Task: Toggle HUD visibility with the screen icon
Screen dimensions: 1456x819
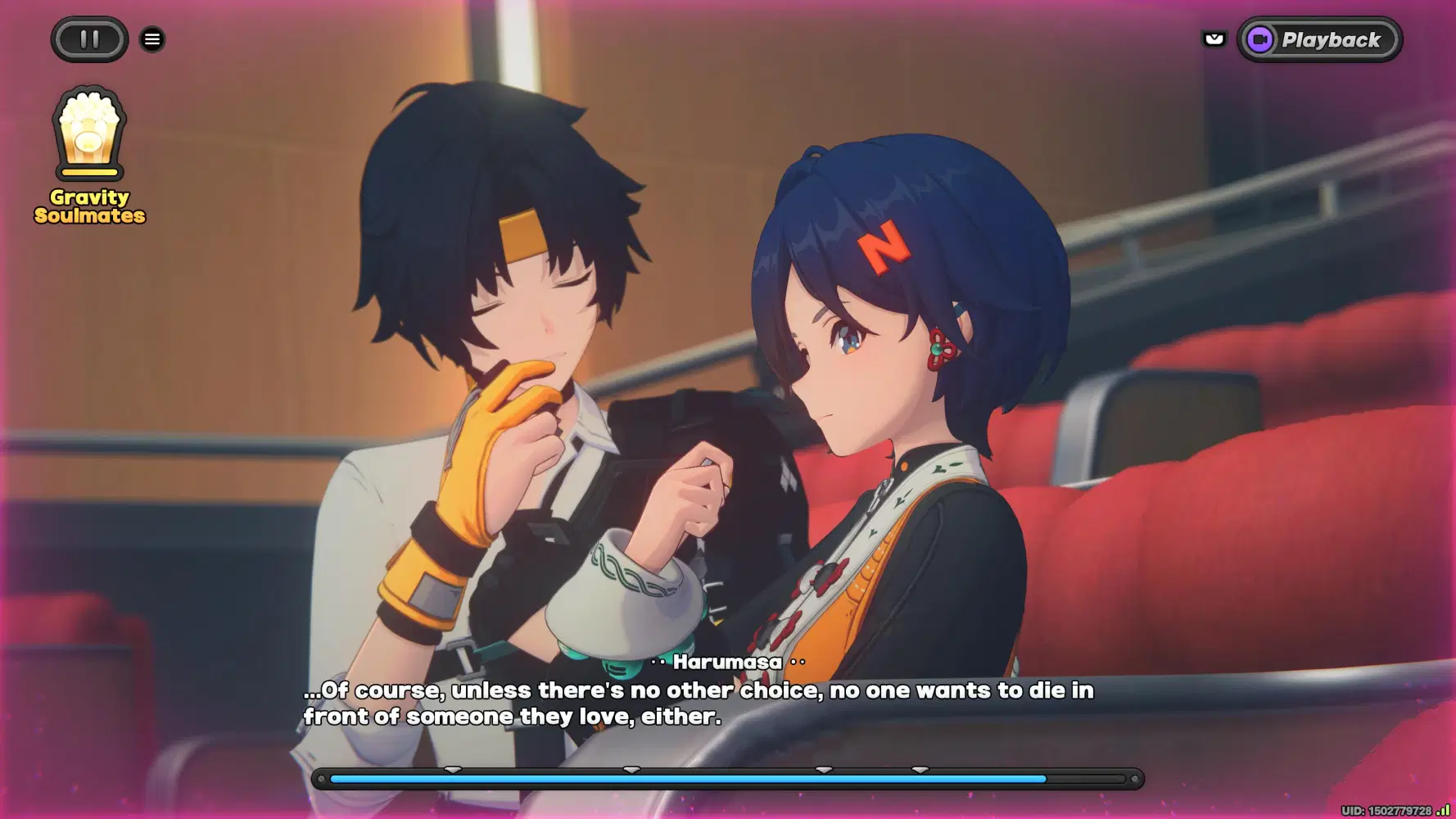Action: pyautogui.click(x=1214, y=38)
